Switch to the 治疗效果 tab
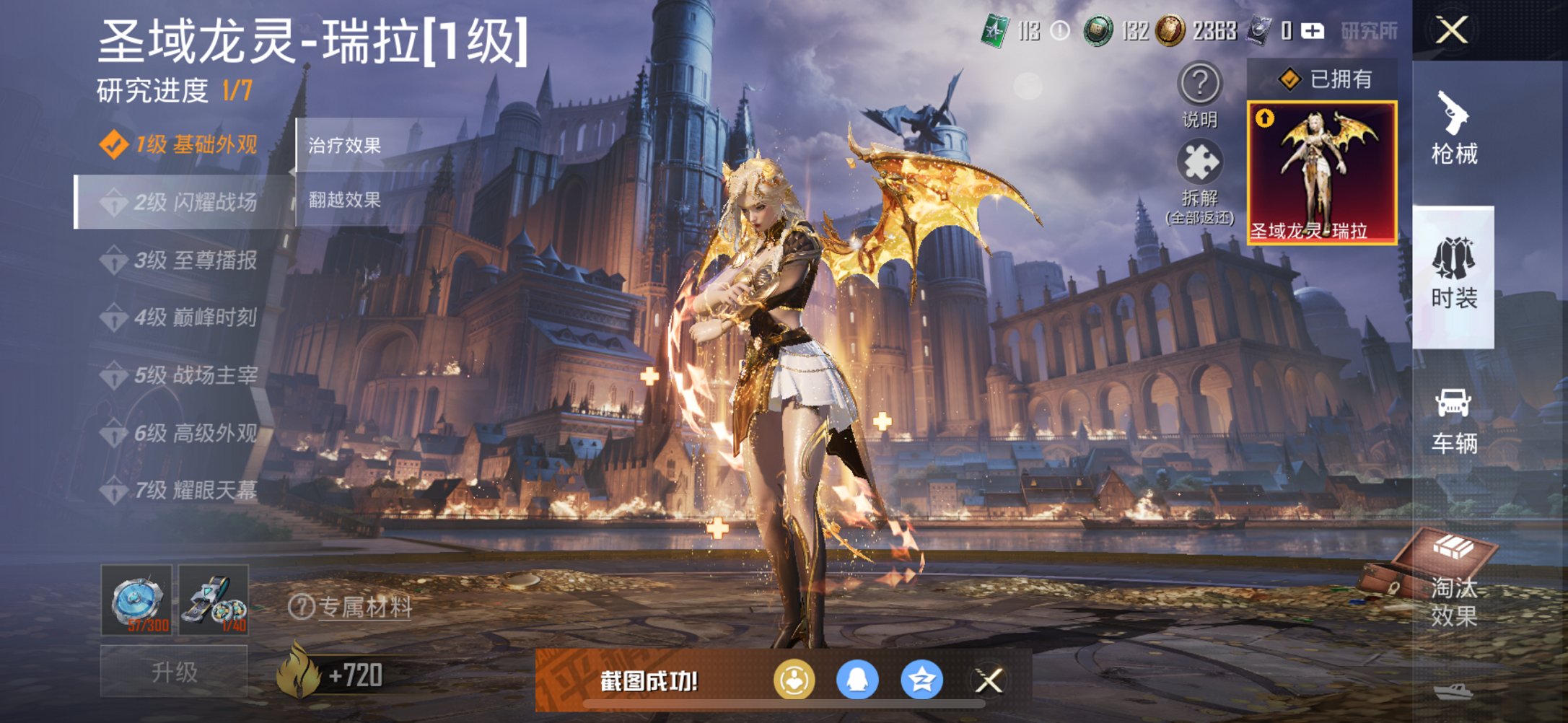The height and width of the screenshot is (723, 1568). 345,144
